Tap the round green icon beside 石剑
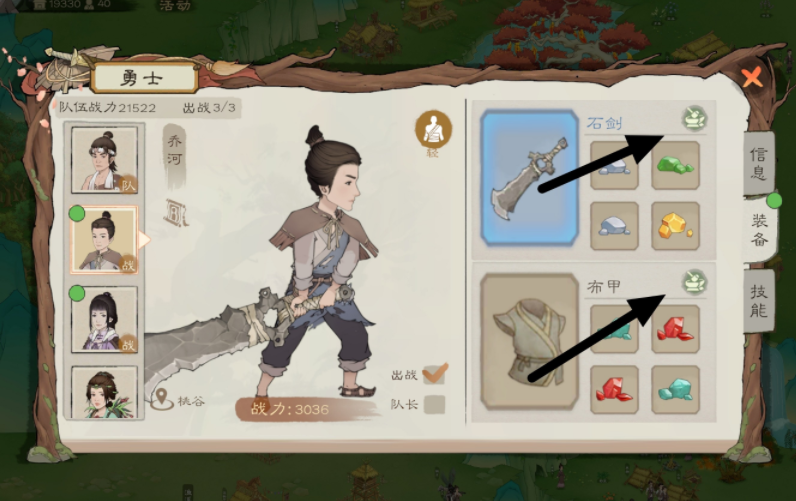The image size is (796, 501). (692, 119)
